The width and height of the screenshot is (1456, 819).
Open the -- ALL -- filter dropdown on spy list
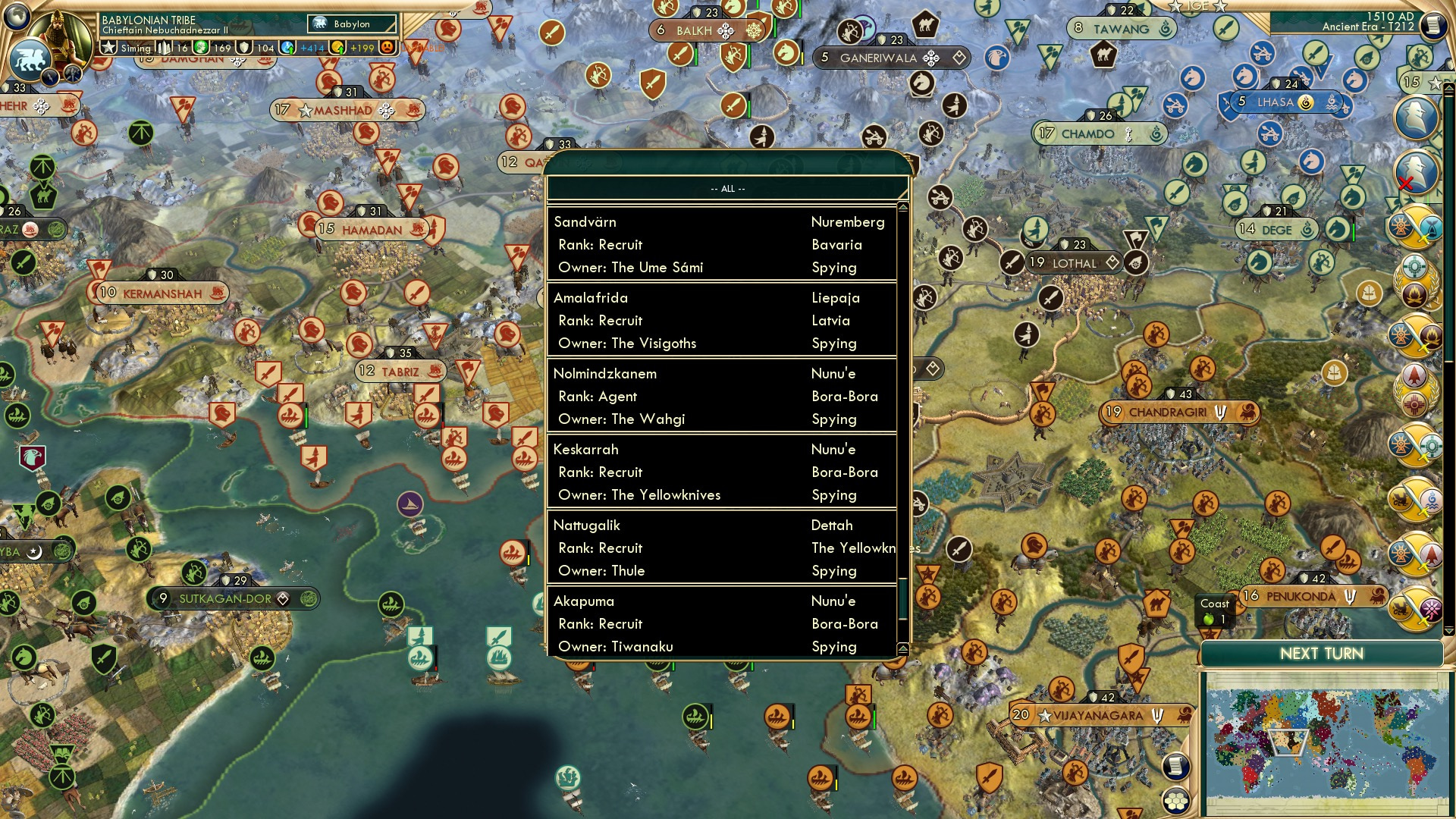pyautogui.click(x=726, y=190)
